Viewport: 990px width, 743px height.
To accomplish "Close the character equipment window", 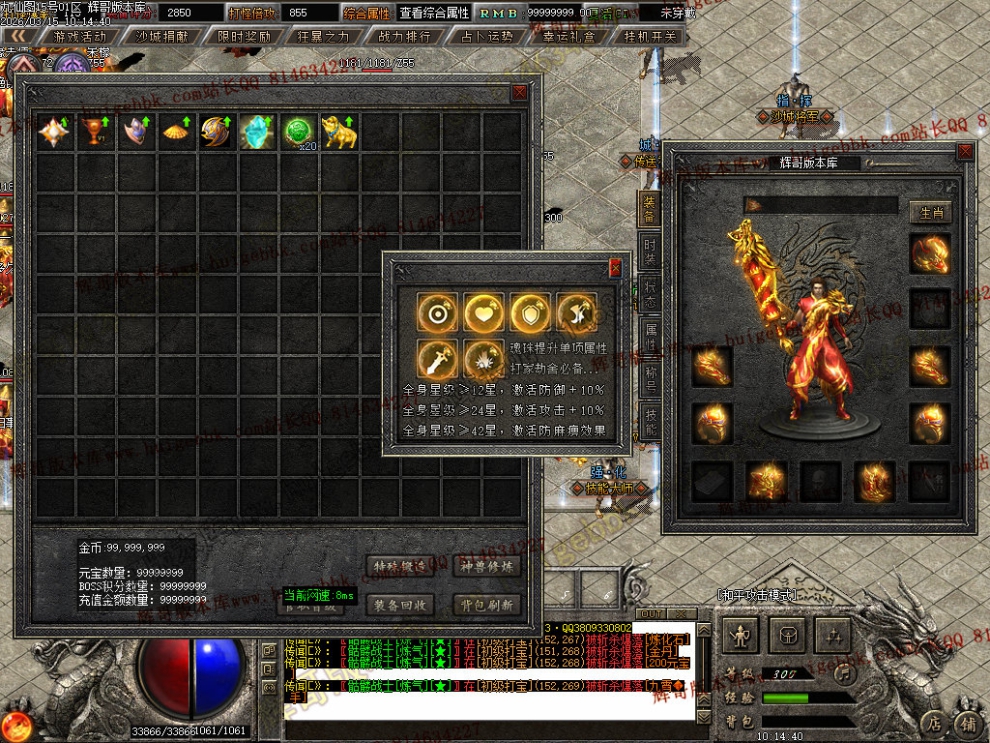I will click(x=964, y=152).
